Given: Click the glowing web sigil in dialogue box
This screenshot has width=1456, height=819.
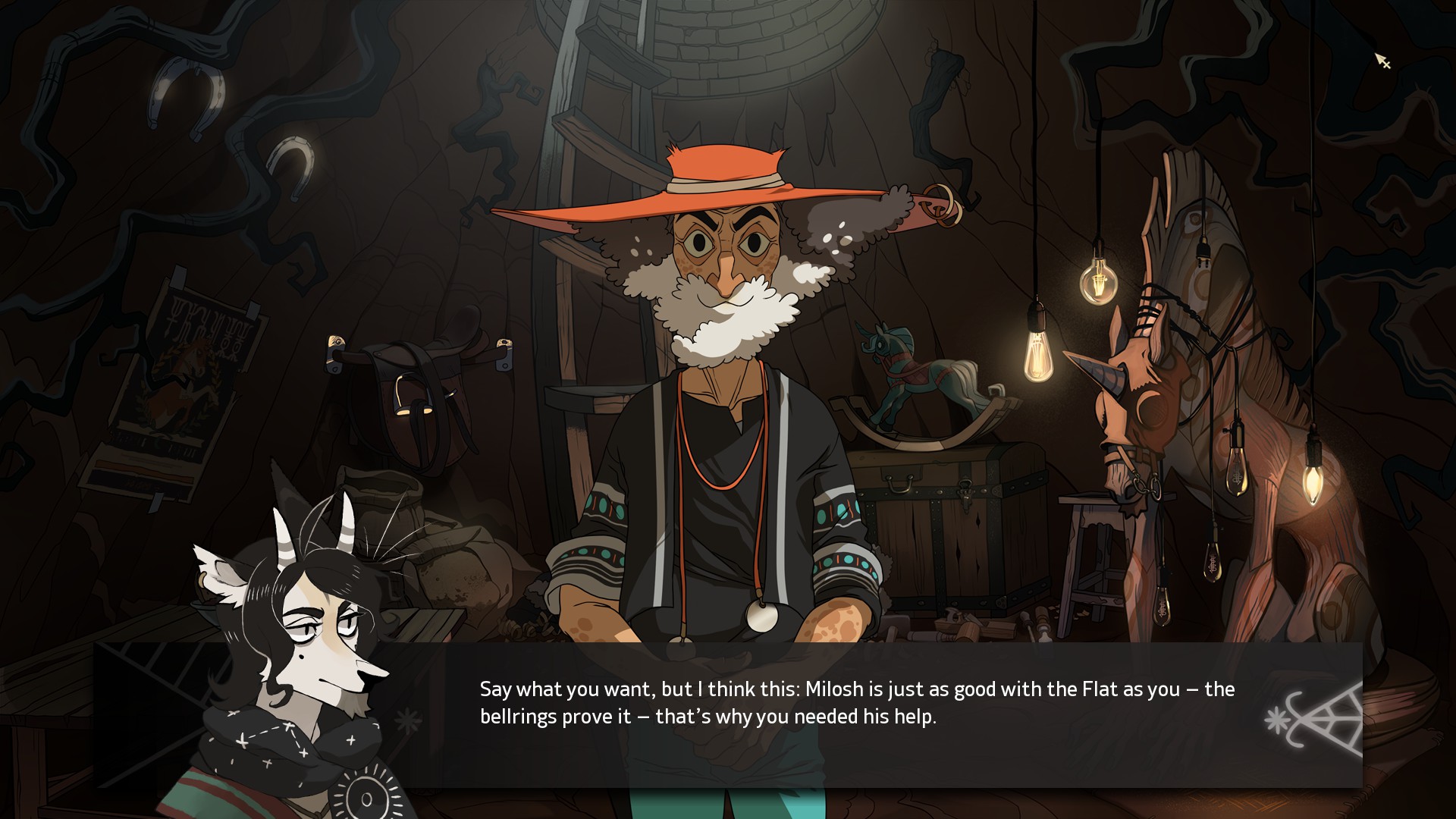Looking at the screenshot, I should click(x=1315, y=720).
